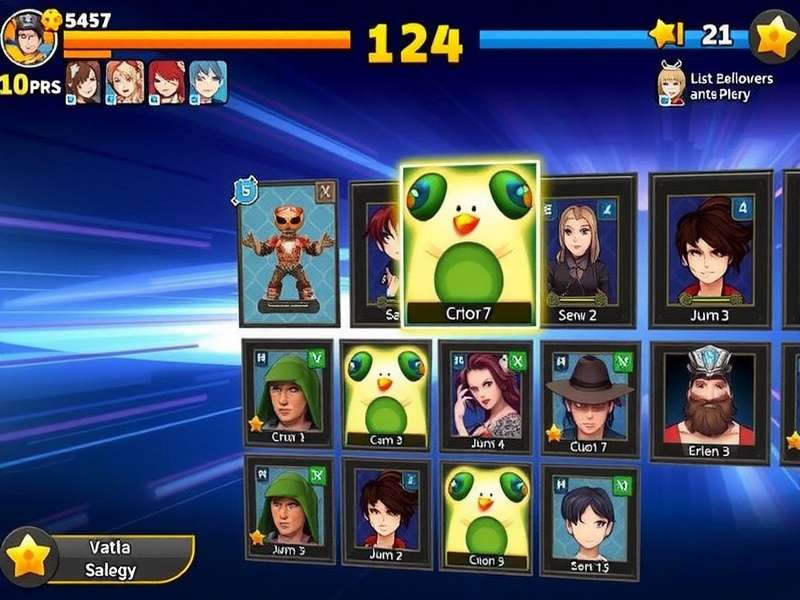800x600 pixels.
Task: Choose the black-haired Sun 1 card
Action: (589, 522)
